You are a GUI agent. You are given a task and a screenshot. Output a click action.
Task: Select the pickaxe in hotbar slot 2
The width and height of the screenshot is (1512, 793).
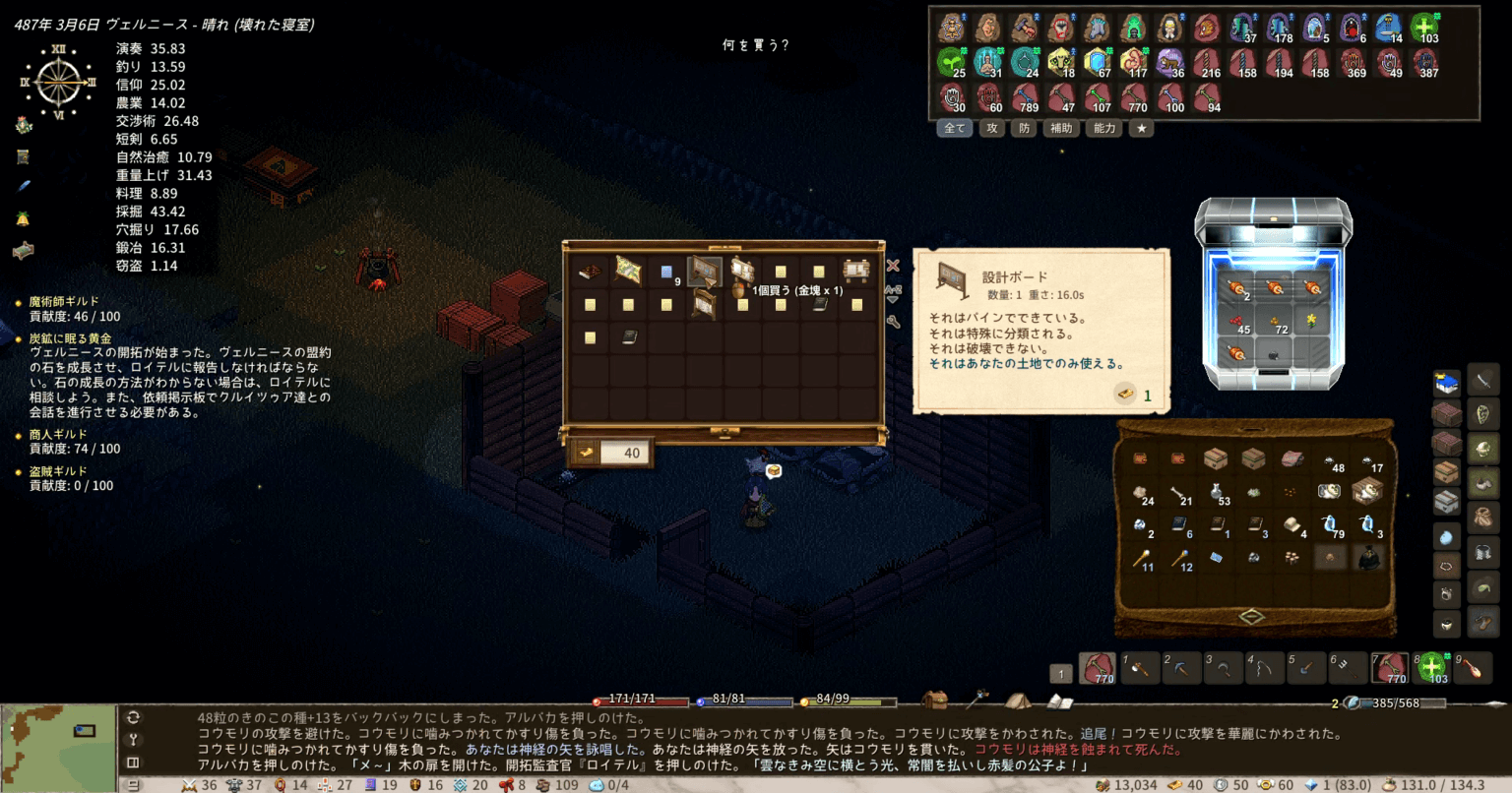tap(1180, 669)
